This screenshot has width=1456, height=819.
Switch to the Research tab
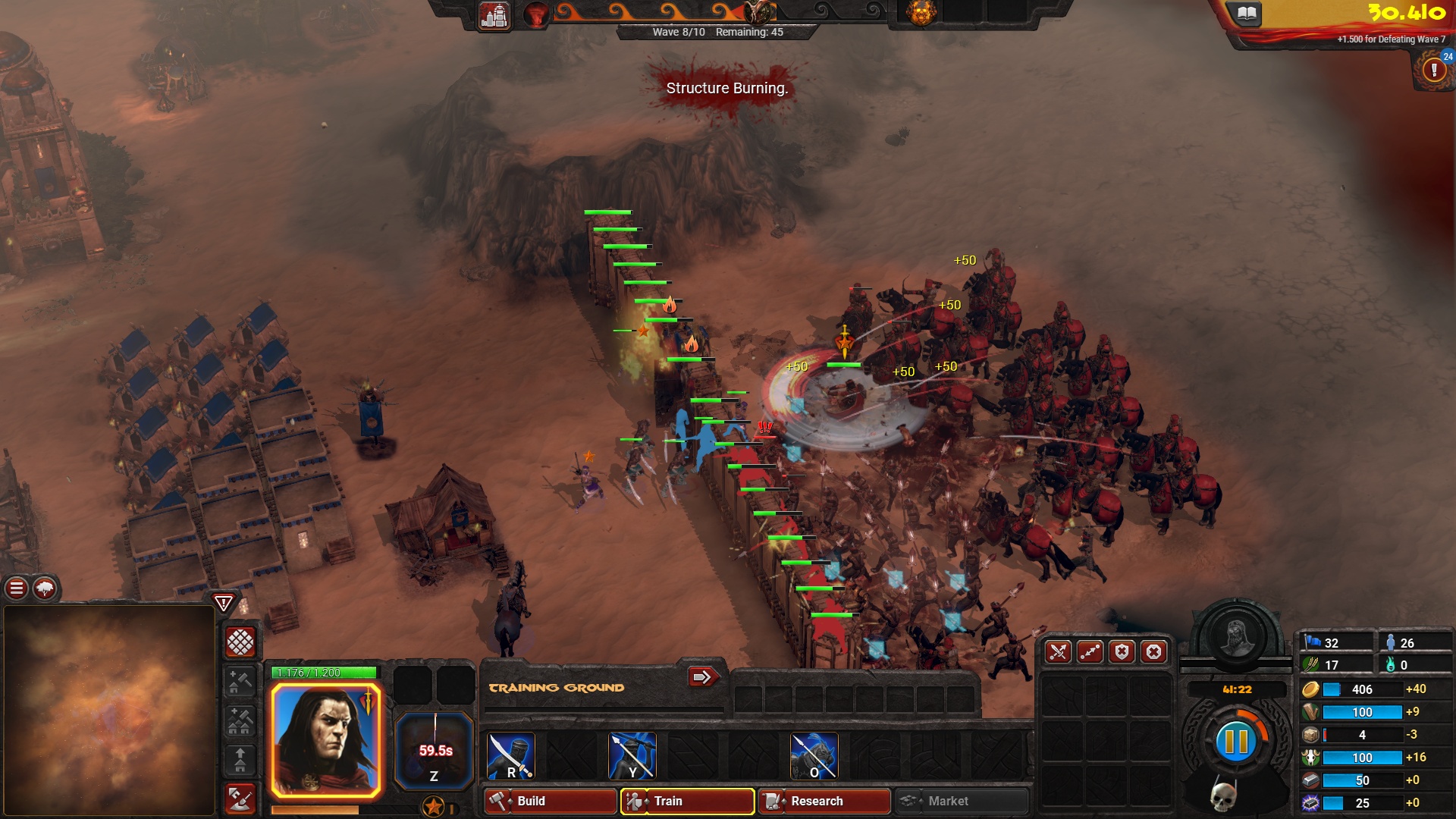point(823,801)
